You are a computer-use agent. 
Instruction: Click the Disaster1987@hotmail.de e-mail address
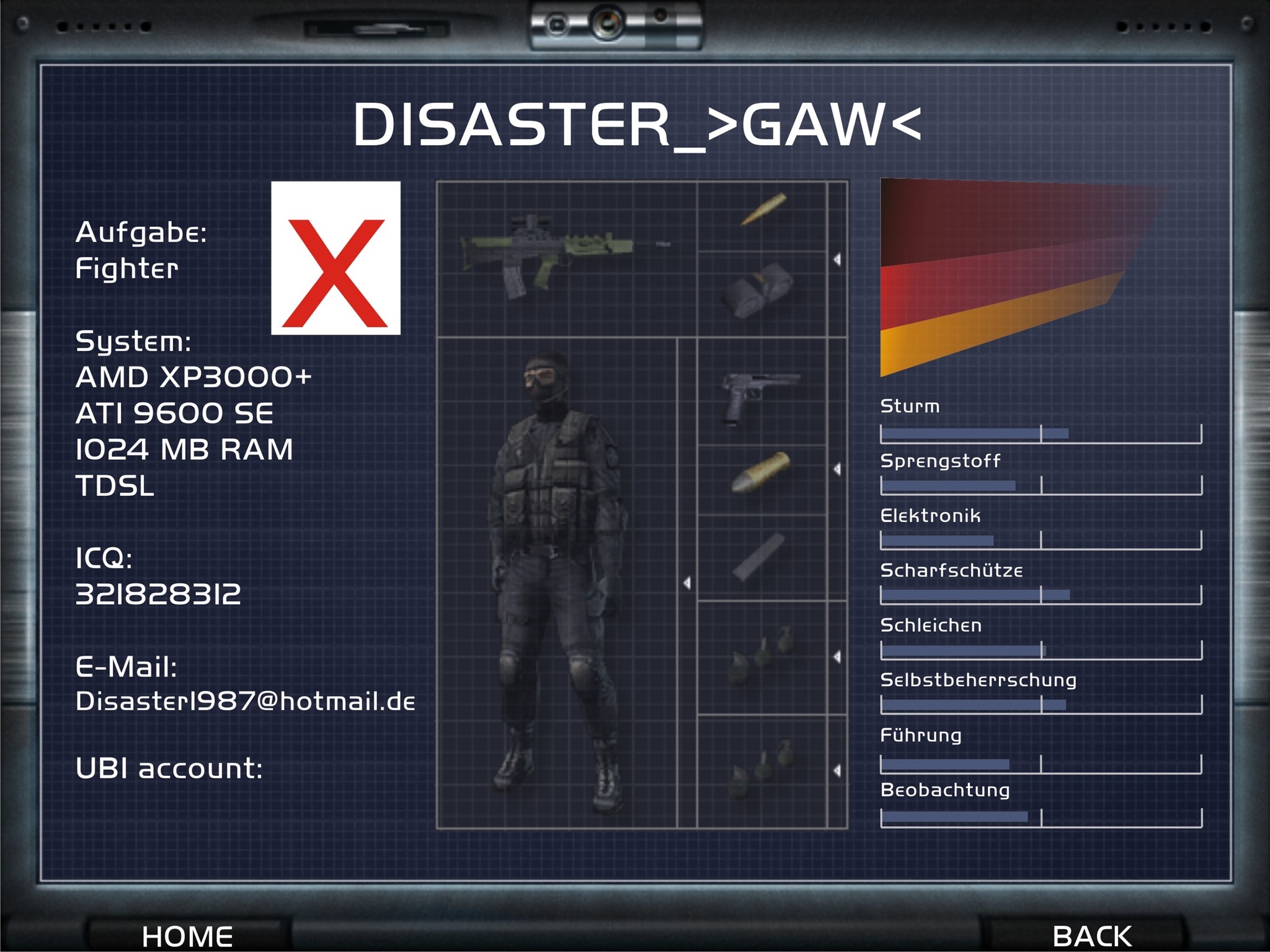tap(245, 702)
